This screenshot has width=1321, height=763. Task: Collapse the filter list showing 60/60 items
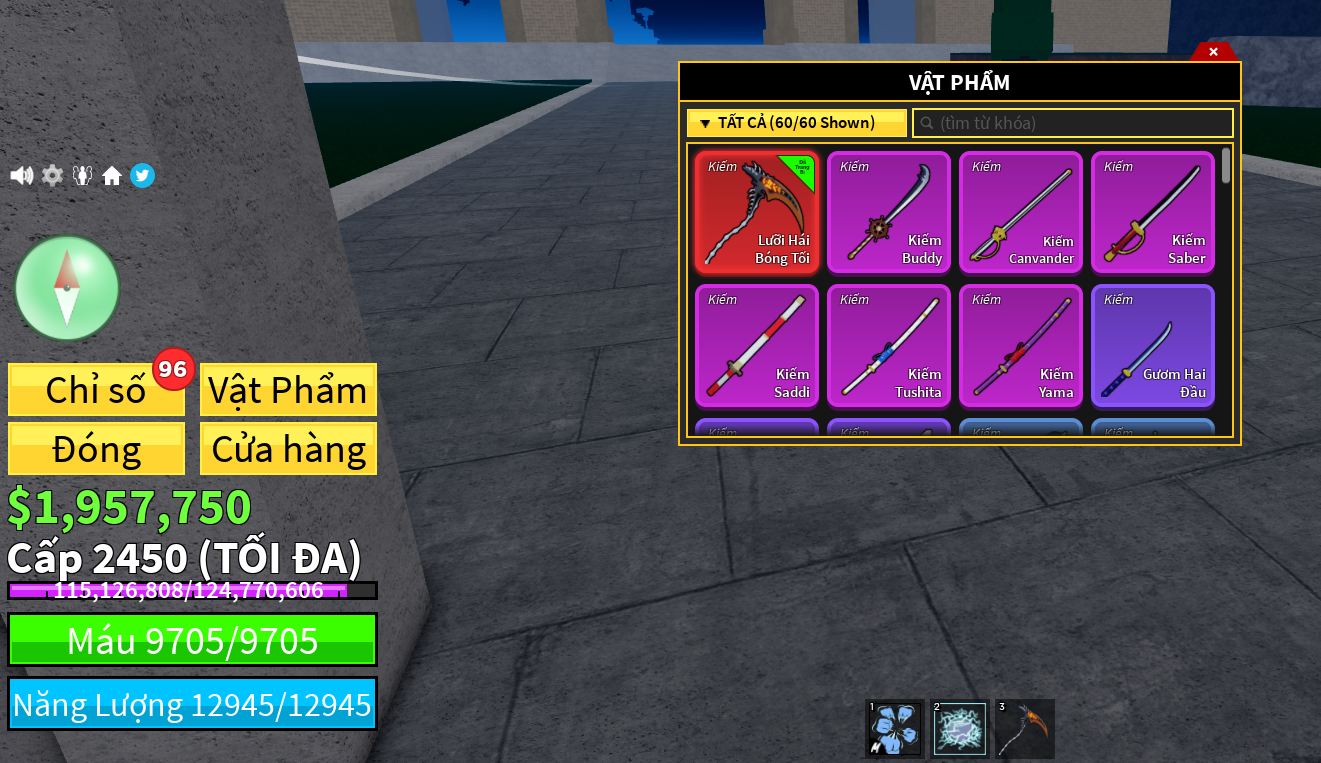(797, 122)
